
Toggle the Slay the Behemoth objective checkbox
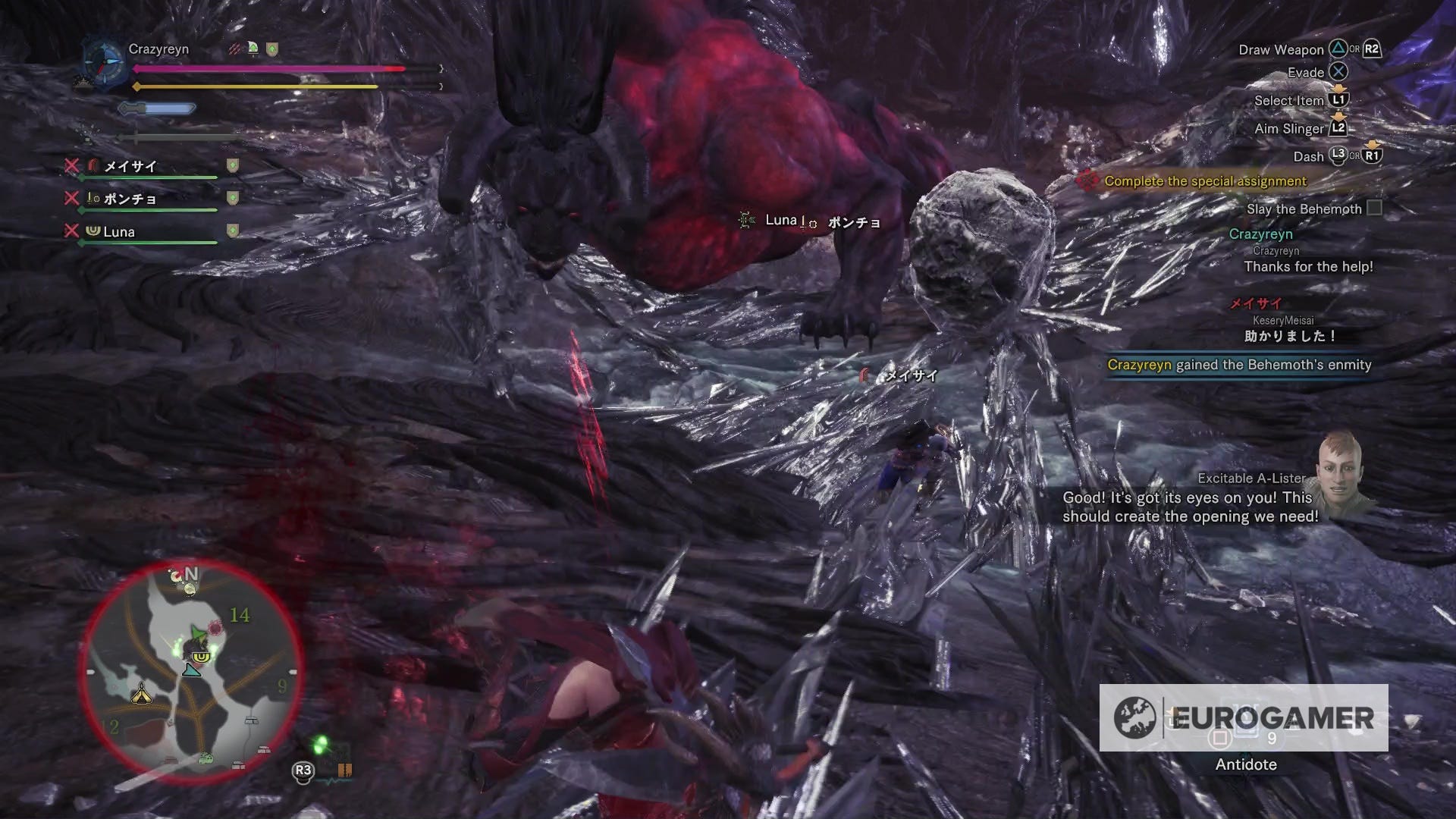1376,209
